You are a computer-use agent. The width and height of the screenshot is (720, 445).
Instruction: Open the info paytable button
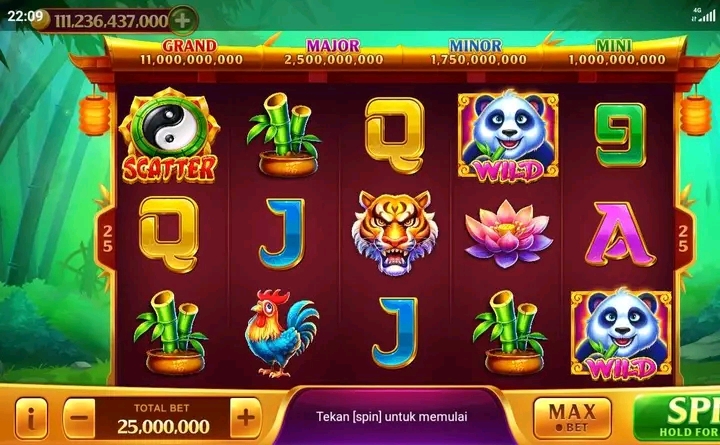[x=34, y=416]
